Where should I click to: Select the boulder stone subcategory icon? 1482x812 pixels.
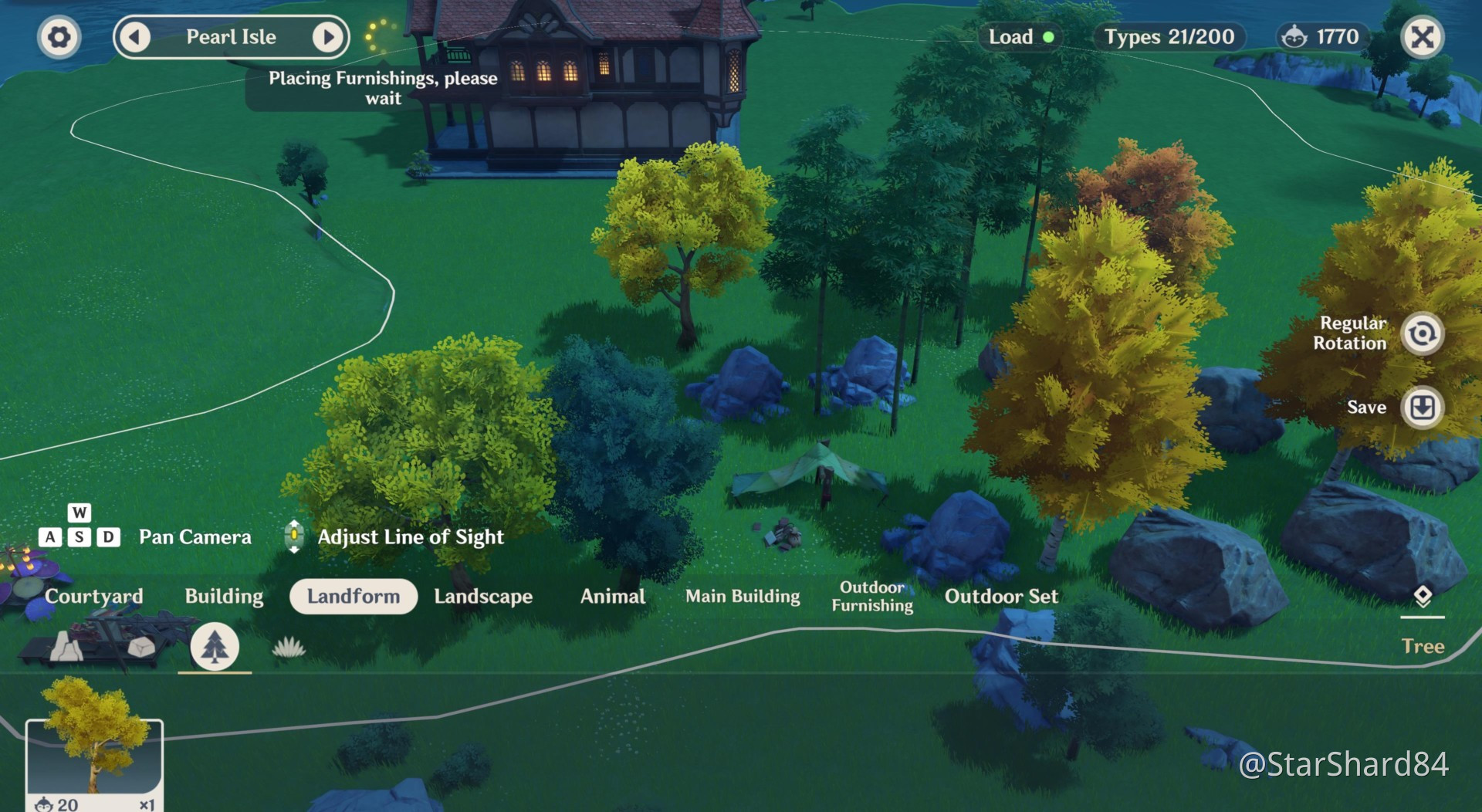coord(140,647)
